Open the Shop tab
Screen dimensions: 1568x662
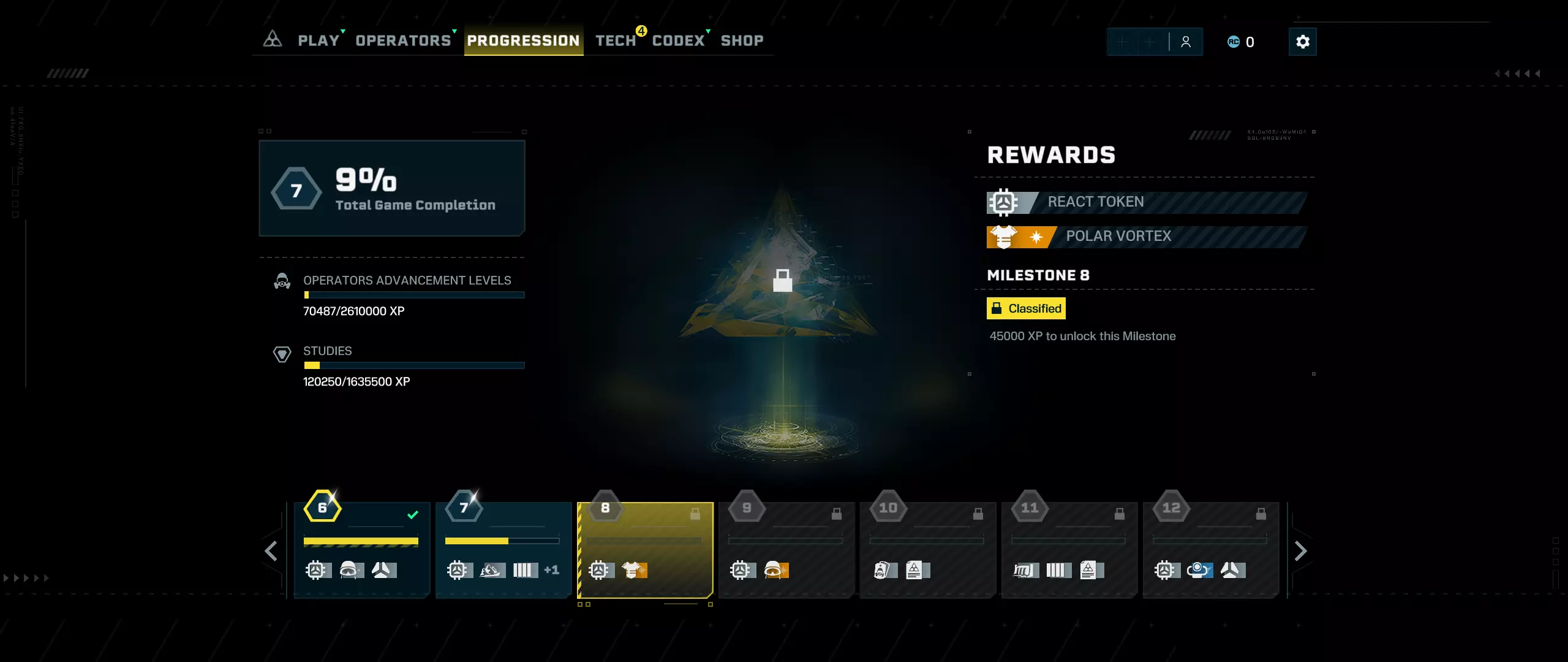tap(742, 40)
